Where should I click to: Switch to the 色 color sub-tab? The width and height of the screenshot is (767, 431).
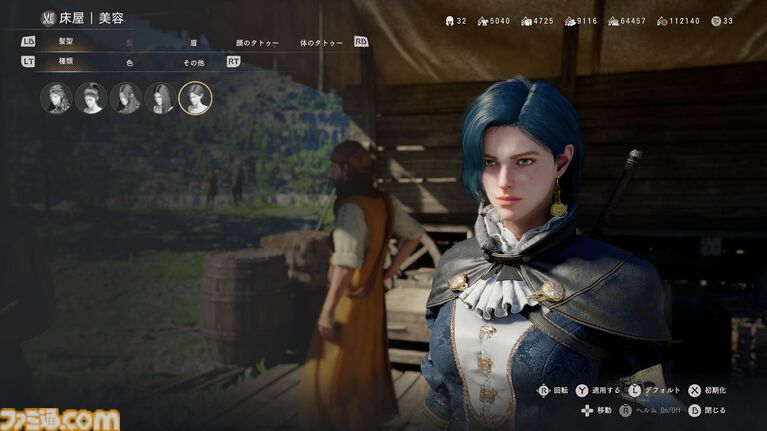click(130, 62)
